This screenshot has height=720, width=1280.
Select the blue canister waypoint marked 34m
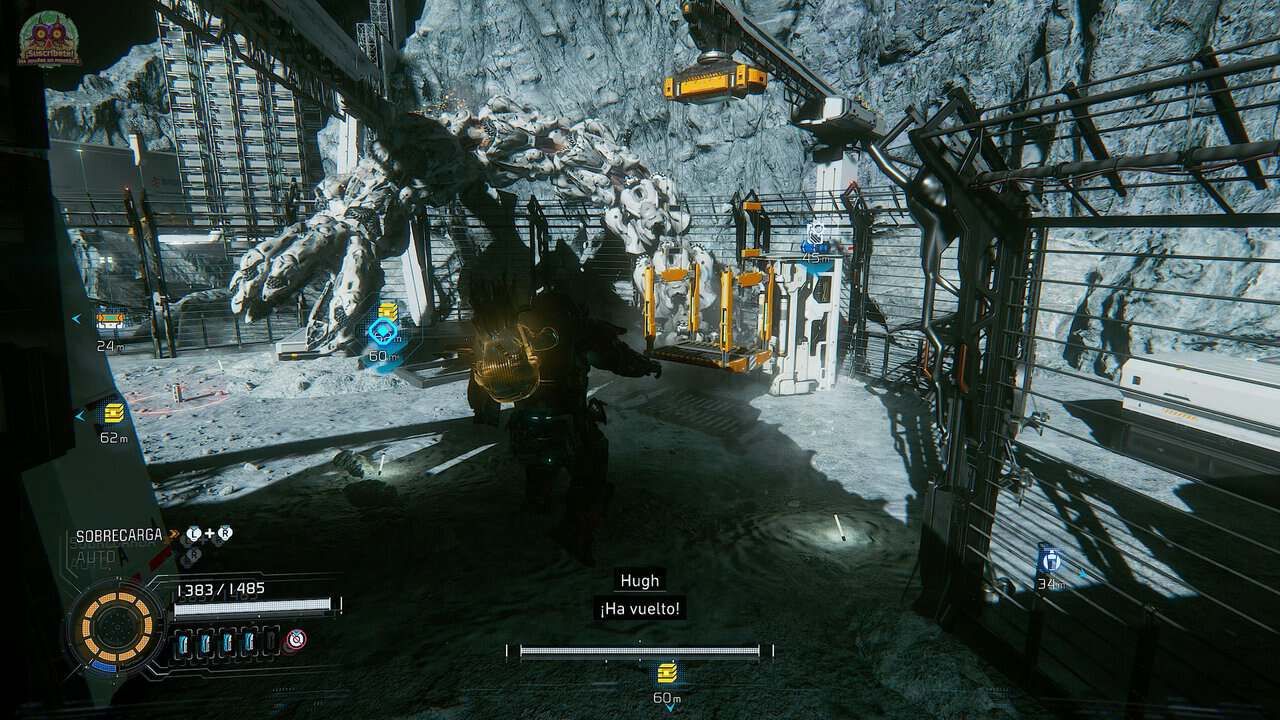tap(1048, 559)
